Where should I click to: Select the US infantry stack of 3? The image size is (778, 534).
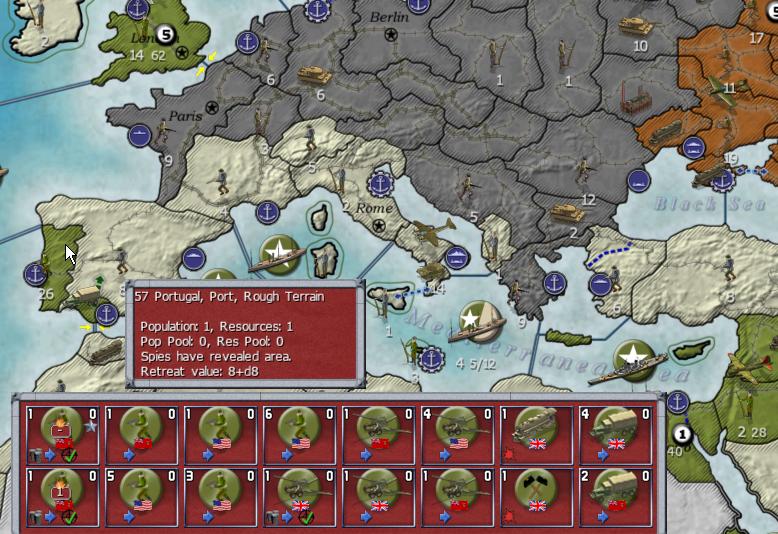point(218,495)
